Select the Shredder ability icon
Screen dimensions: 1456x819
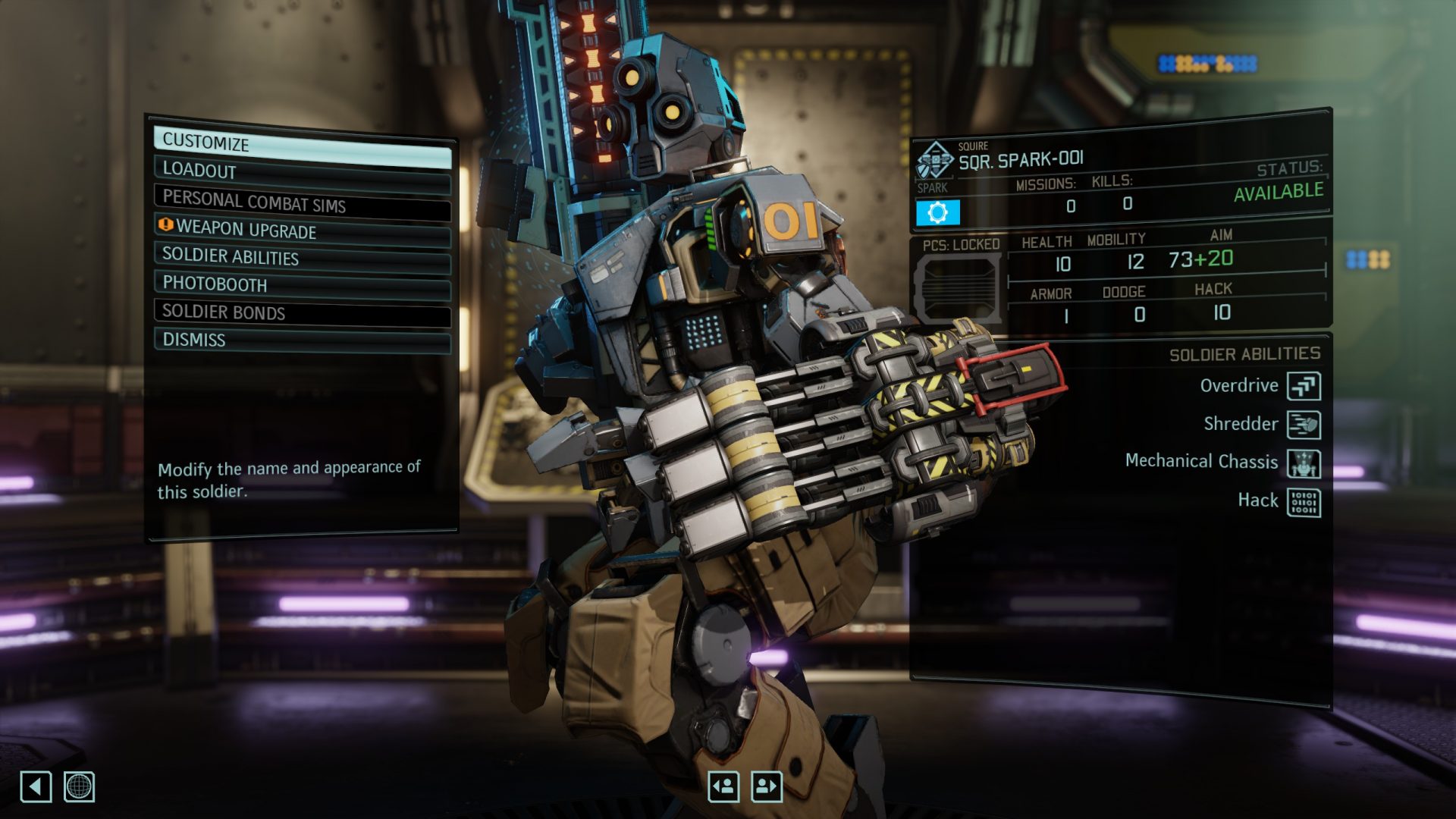pyautogui.click(x=1304, y=425)
